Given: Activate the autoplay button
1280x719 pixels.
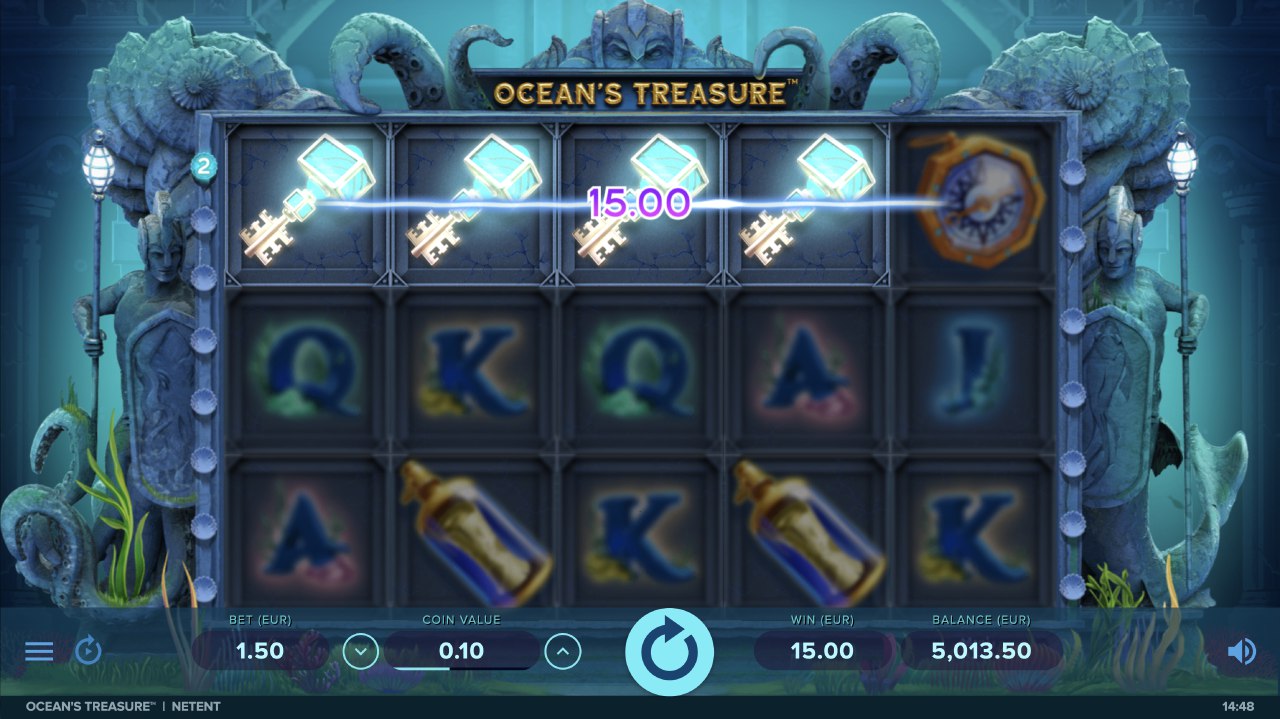Looking at the screenshot, I should 88,652.
